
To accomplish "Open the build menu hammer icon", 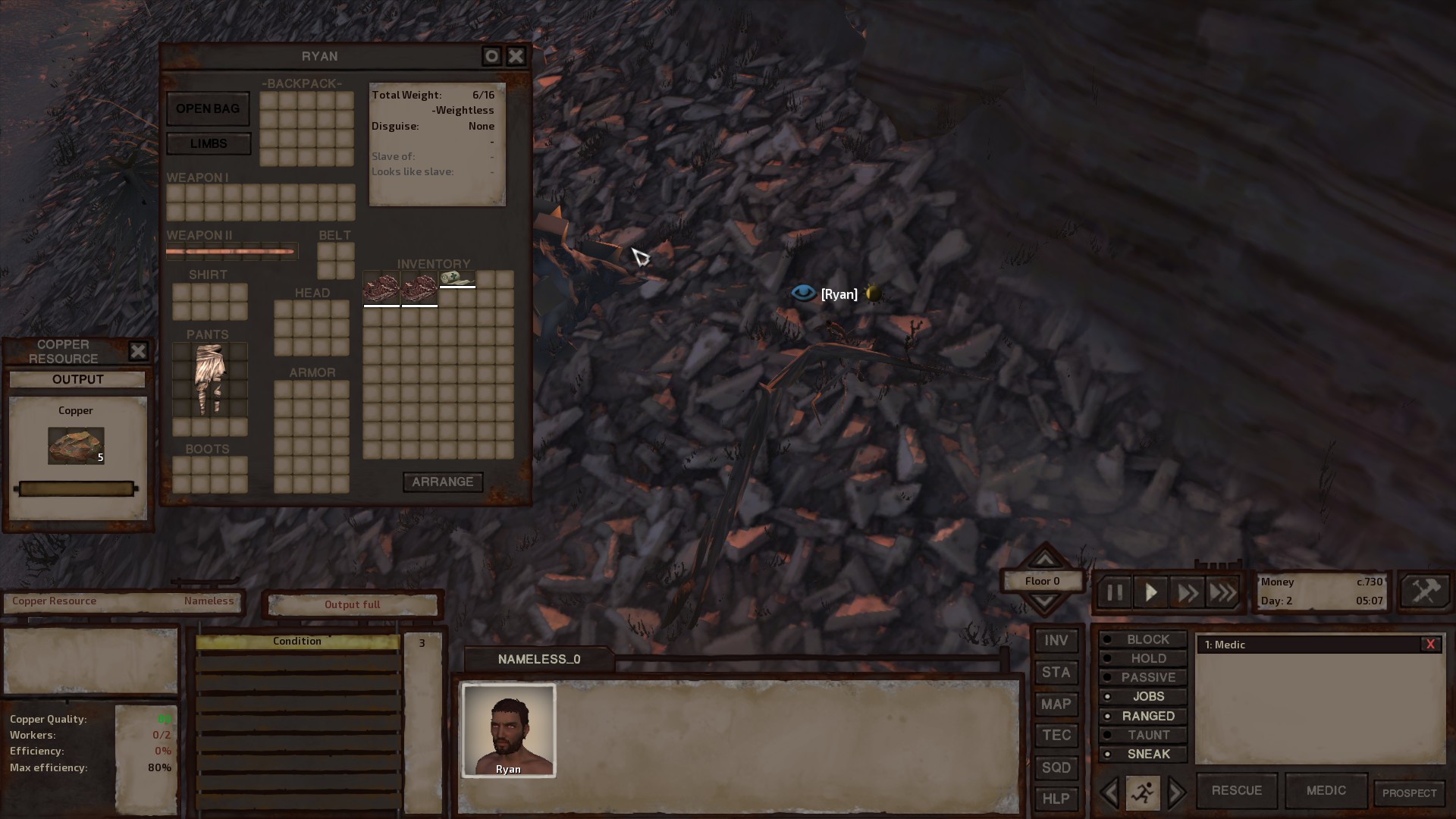I will (1424, 591).
